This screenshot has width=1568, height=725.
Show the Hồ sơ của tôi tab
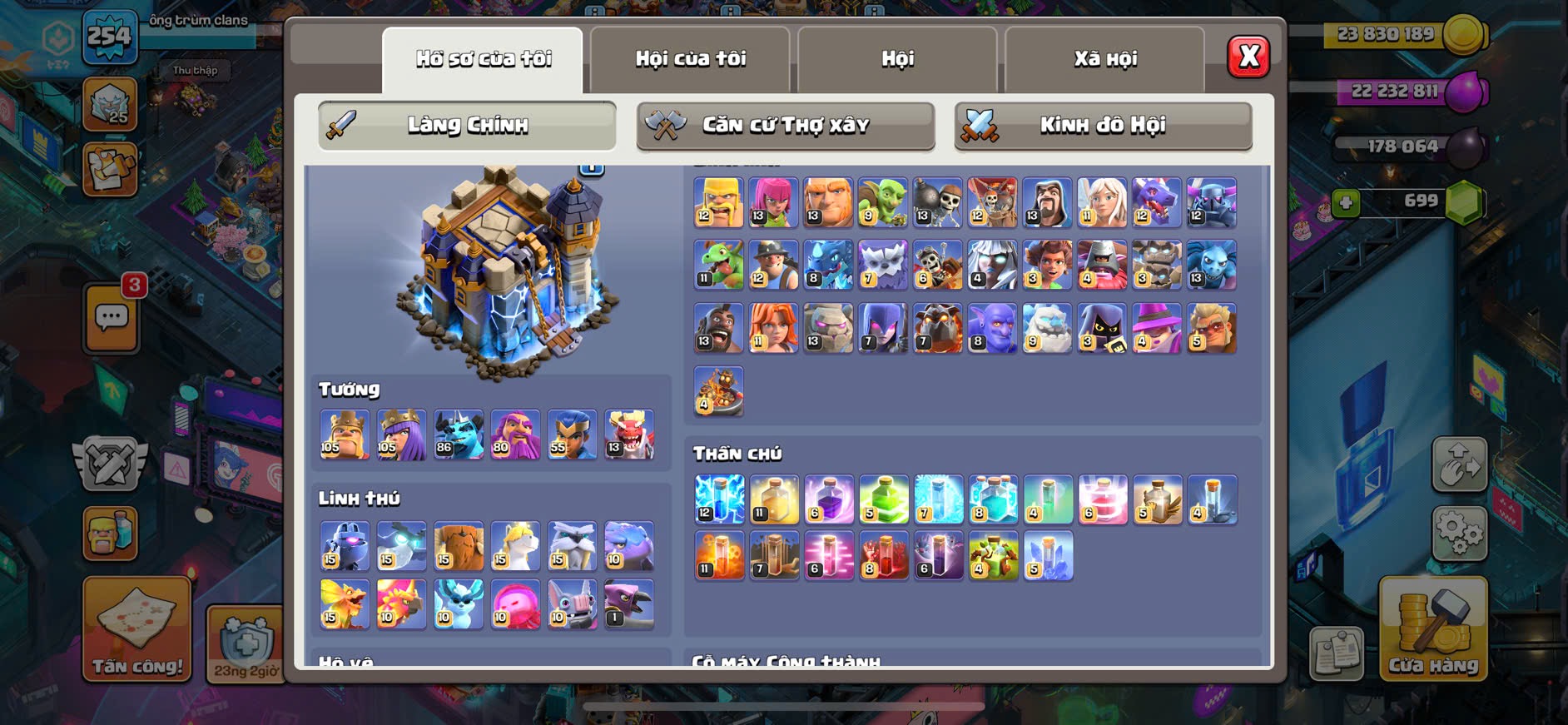coord(483,59)
